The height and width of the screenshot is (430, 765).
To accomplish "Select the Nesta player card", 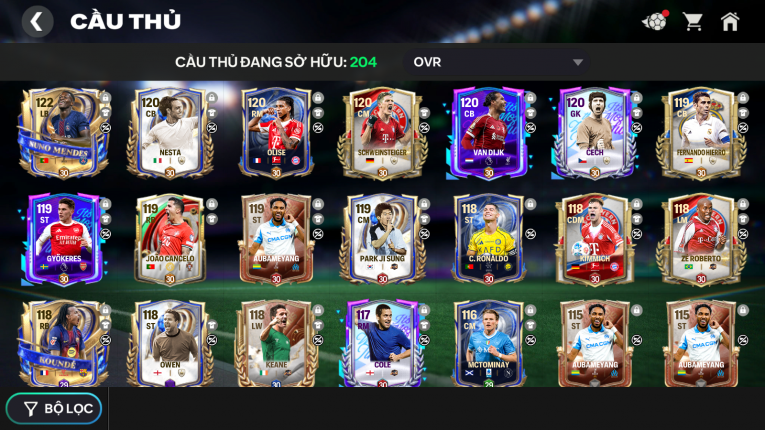I will coord(169,132).
